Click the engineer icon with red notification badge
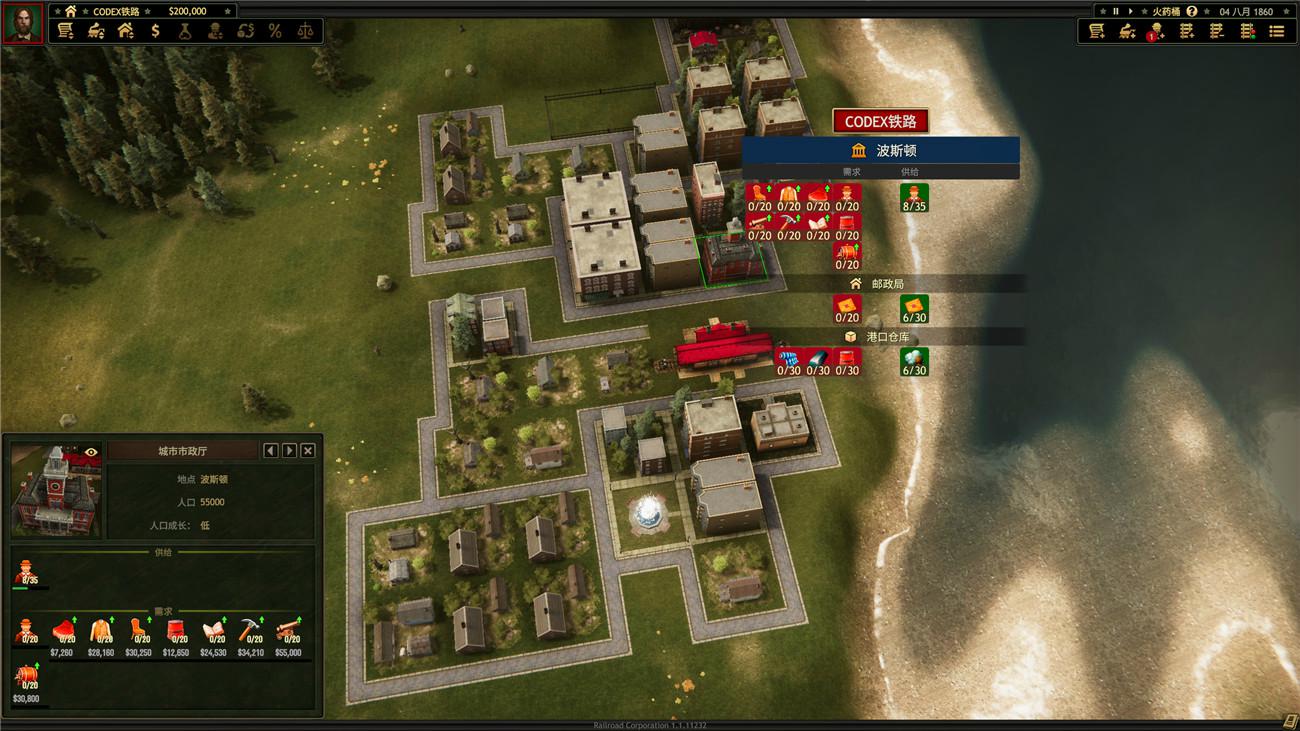Viewport: 1300px width, 731px height. pyautogui.click(x=1158, y=31)
